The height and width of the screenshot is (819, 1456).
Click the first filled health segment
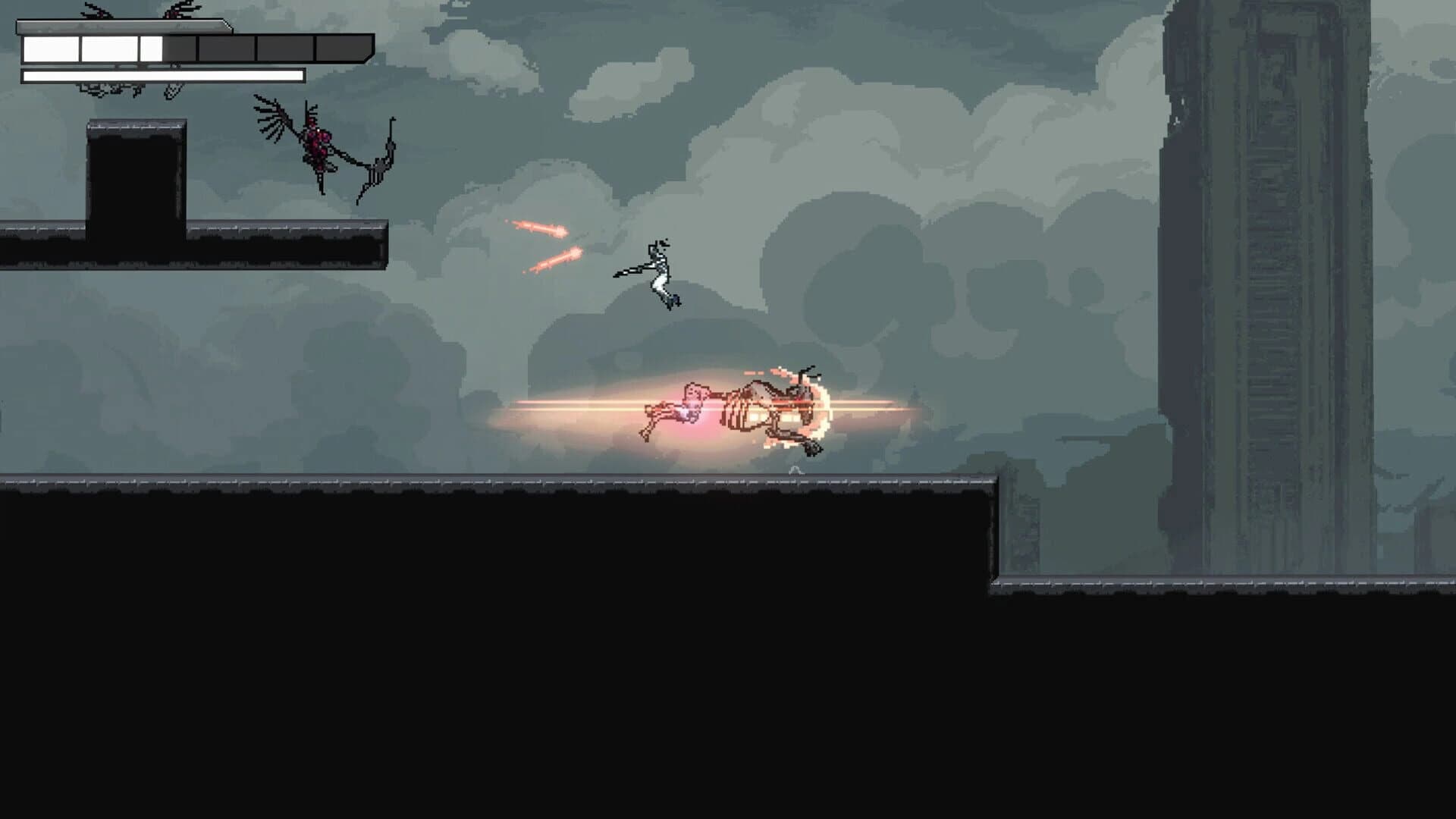pyautogui.click(x=49, y=48)
